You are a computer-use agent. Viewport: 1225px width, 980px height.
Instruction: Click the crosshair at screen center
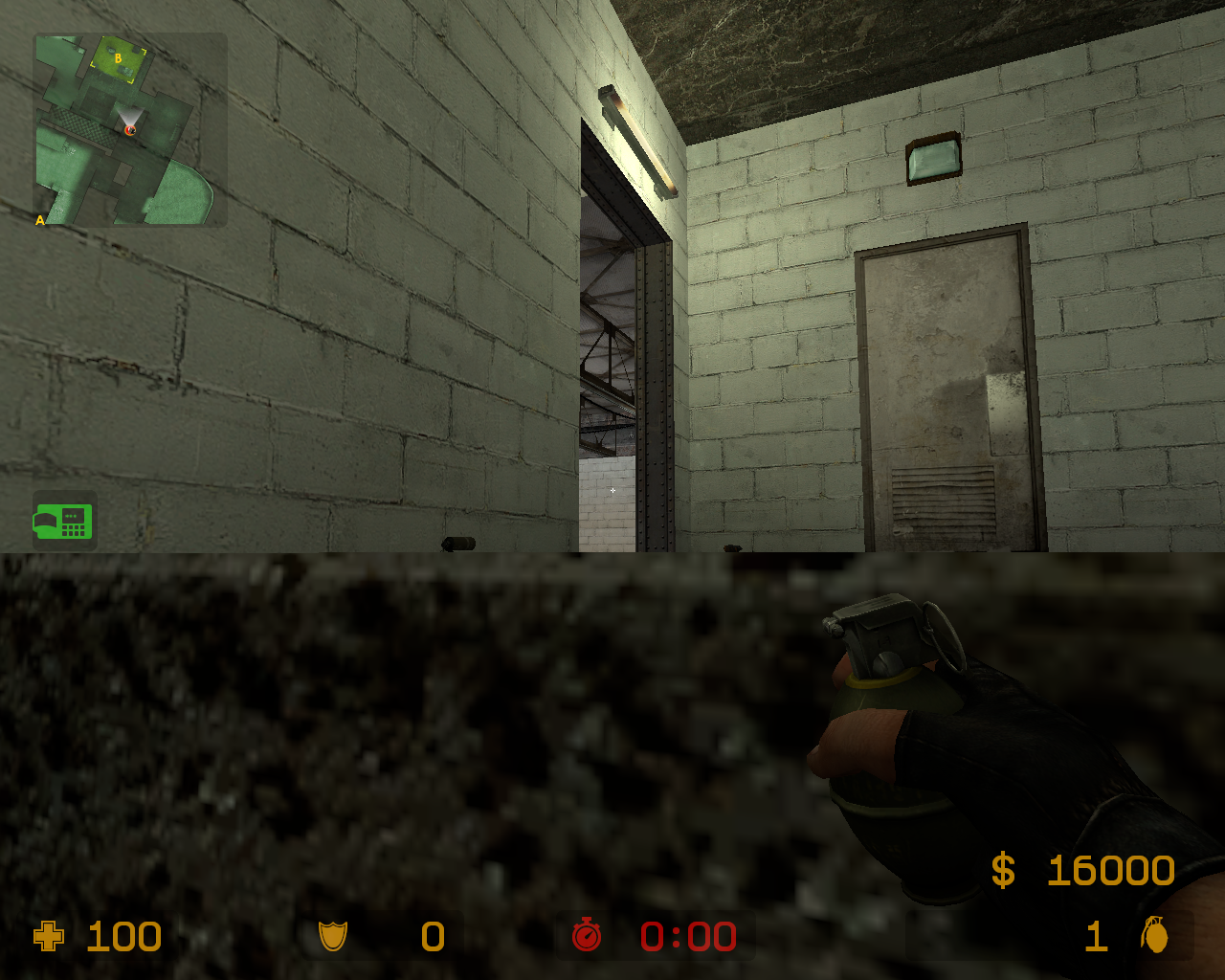click(x=612, y=490)
